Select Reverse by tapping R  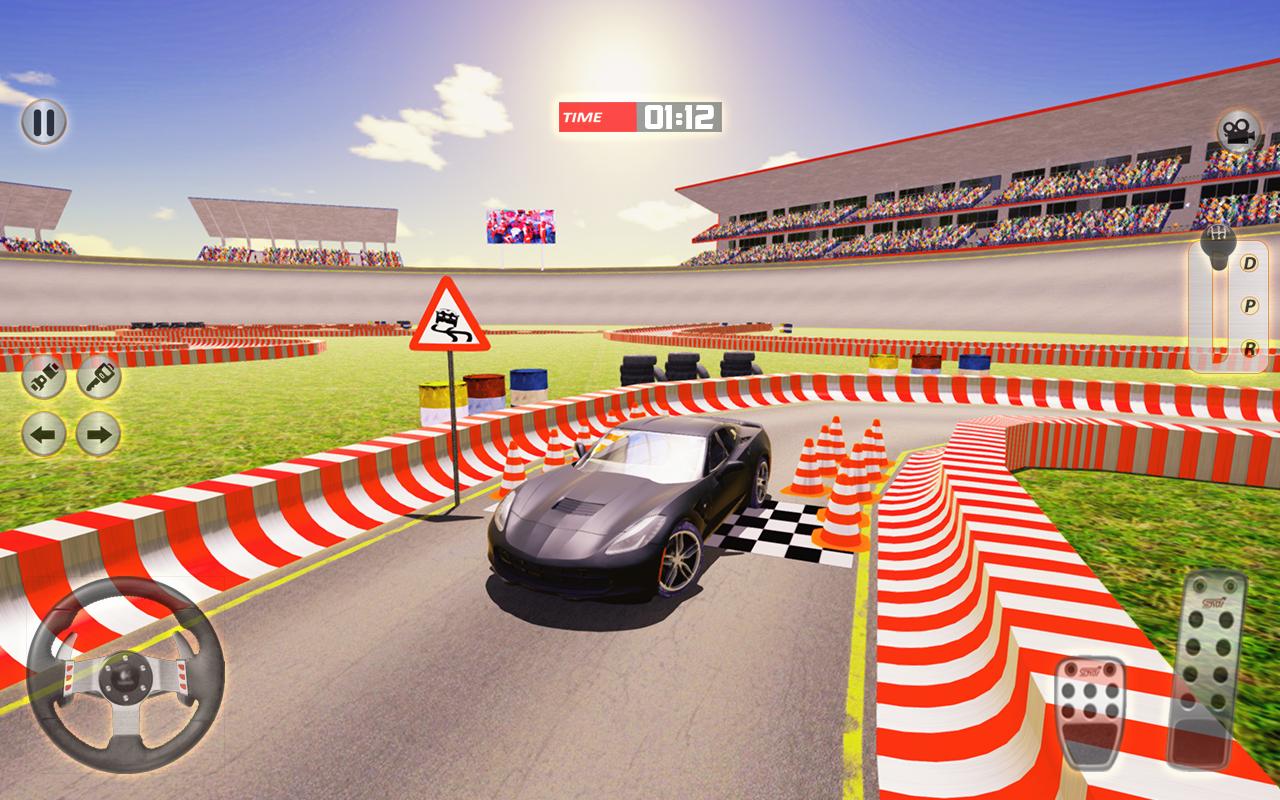[1250, 349]
